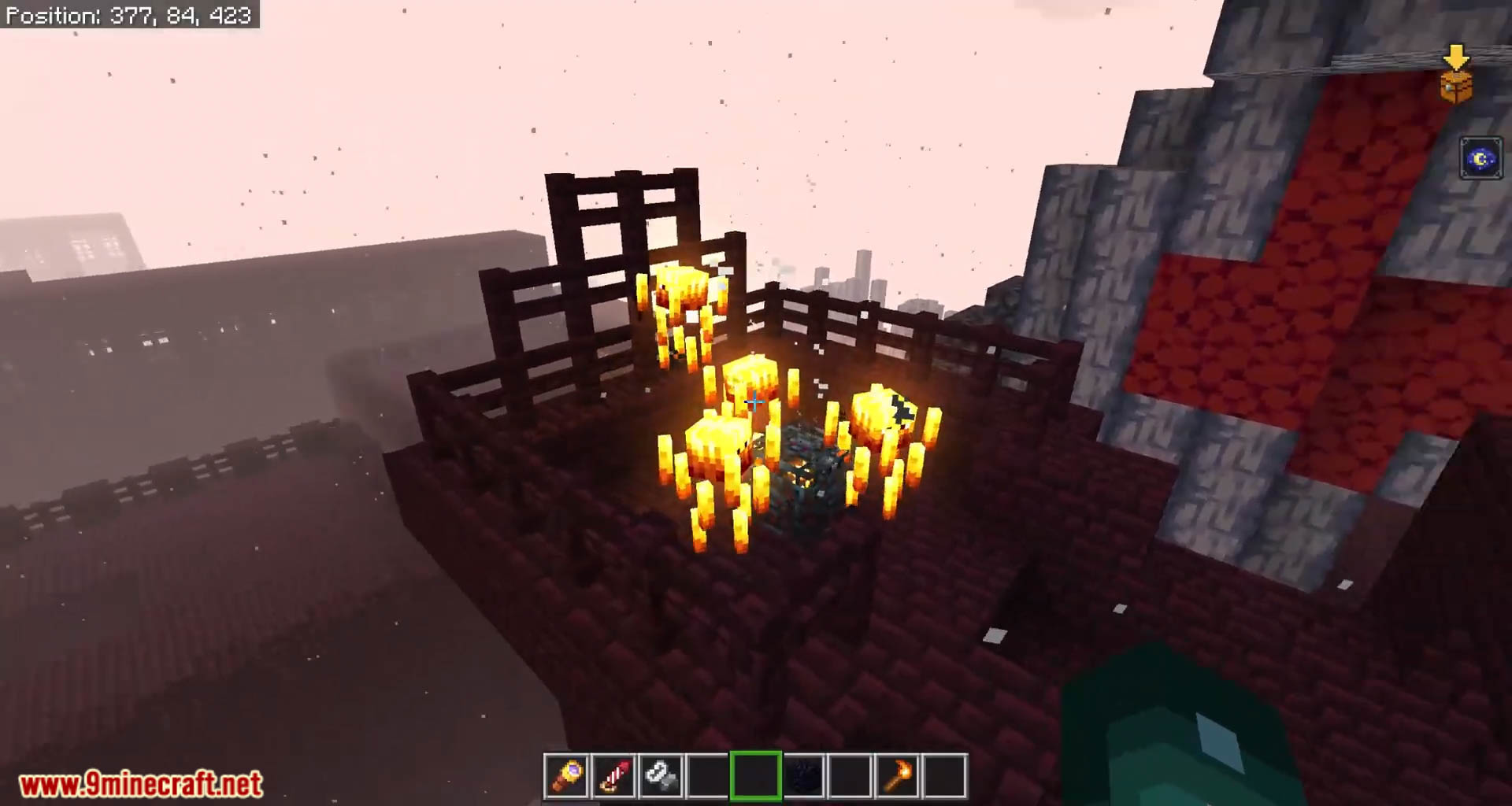
Task: Click the night vision status effect icon
Action: pyautogui.click(x=1480, y=159)
